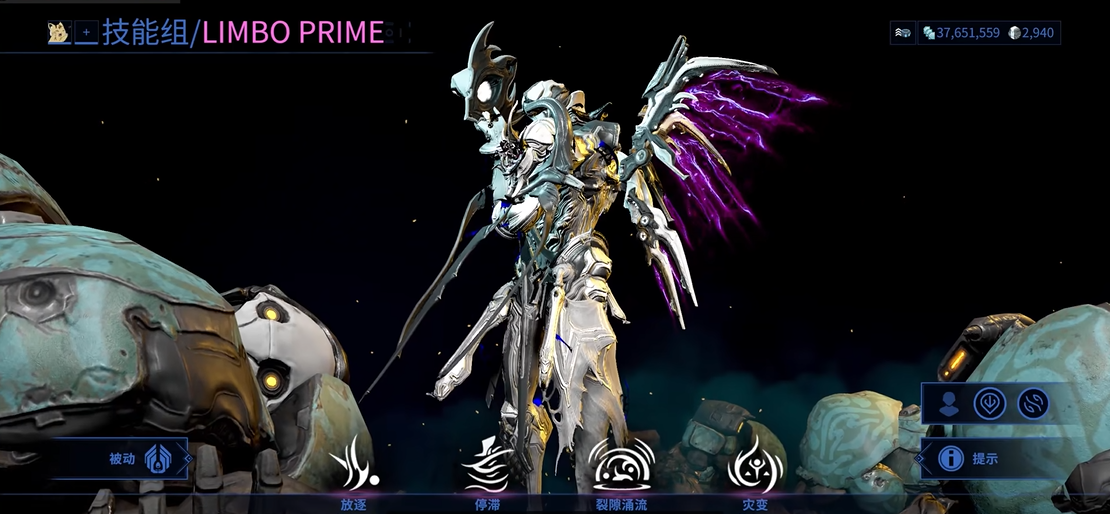Click the icon left of credits
This screenshot has height=514, width=1110.
903,33
